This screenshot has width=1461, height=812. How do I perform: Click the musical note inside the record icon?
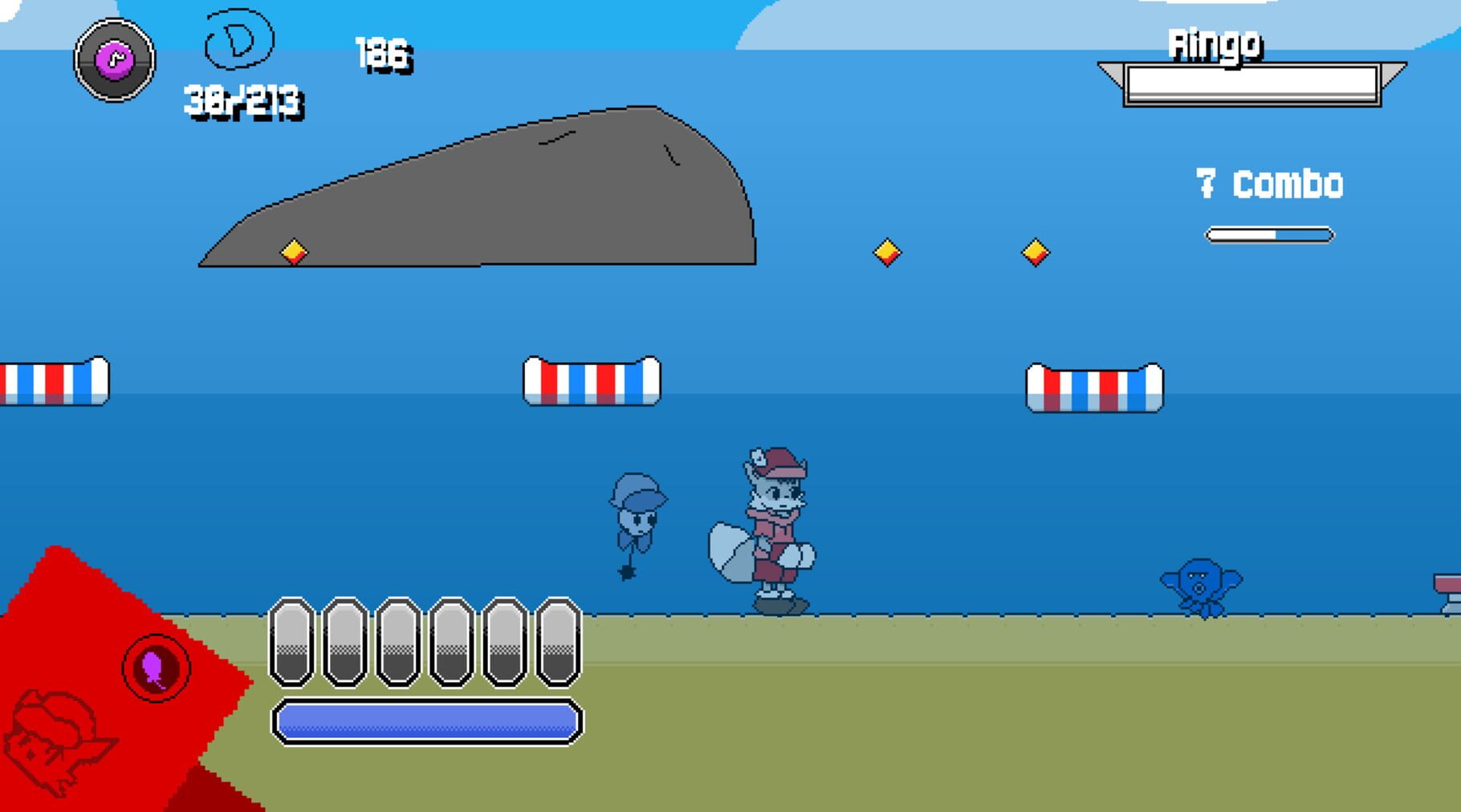(x=115, y=59)
